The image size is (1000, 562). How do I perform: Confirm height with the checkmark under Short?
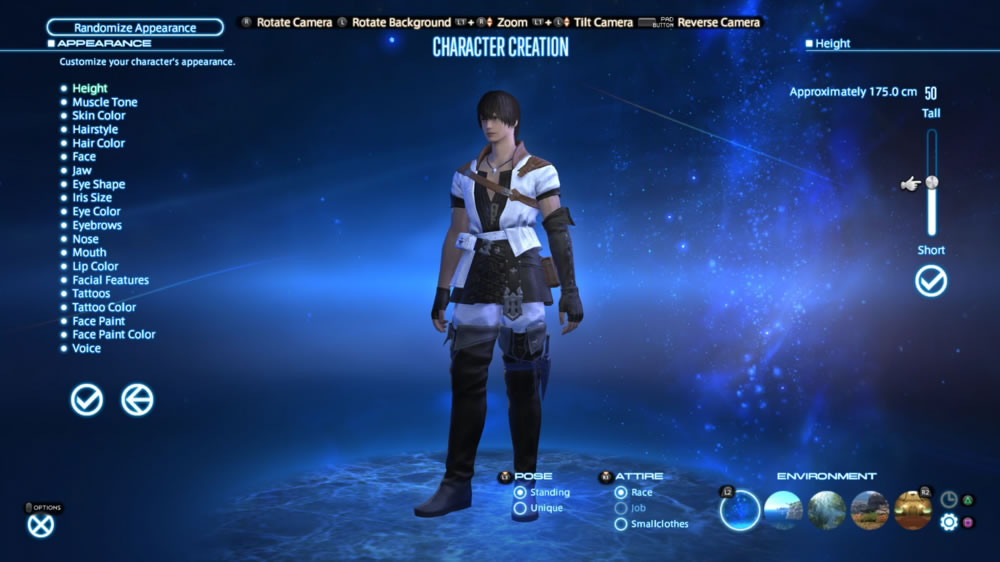(x=931, y=282)
